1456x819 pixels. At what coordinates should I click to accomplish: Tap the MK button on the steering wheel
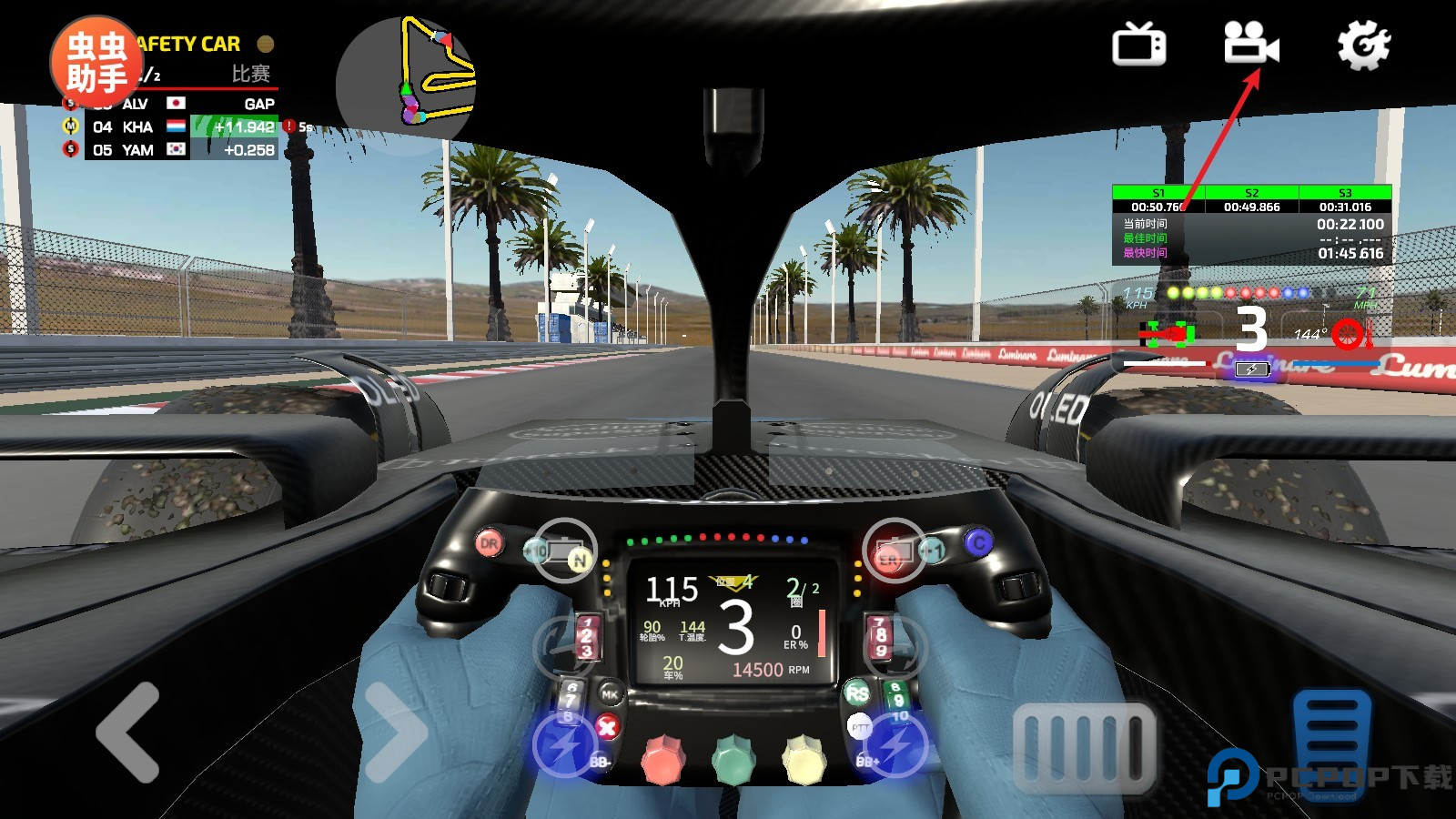tap(610, 694)
